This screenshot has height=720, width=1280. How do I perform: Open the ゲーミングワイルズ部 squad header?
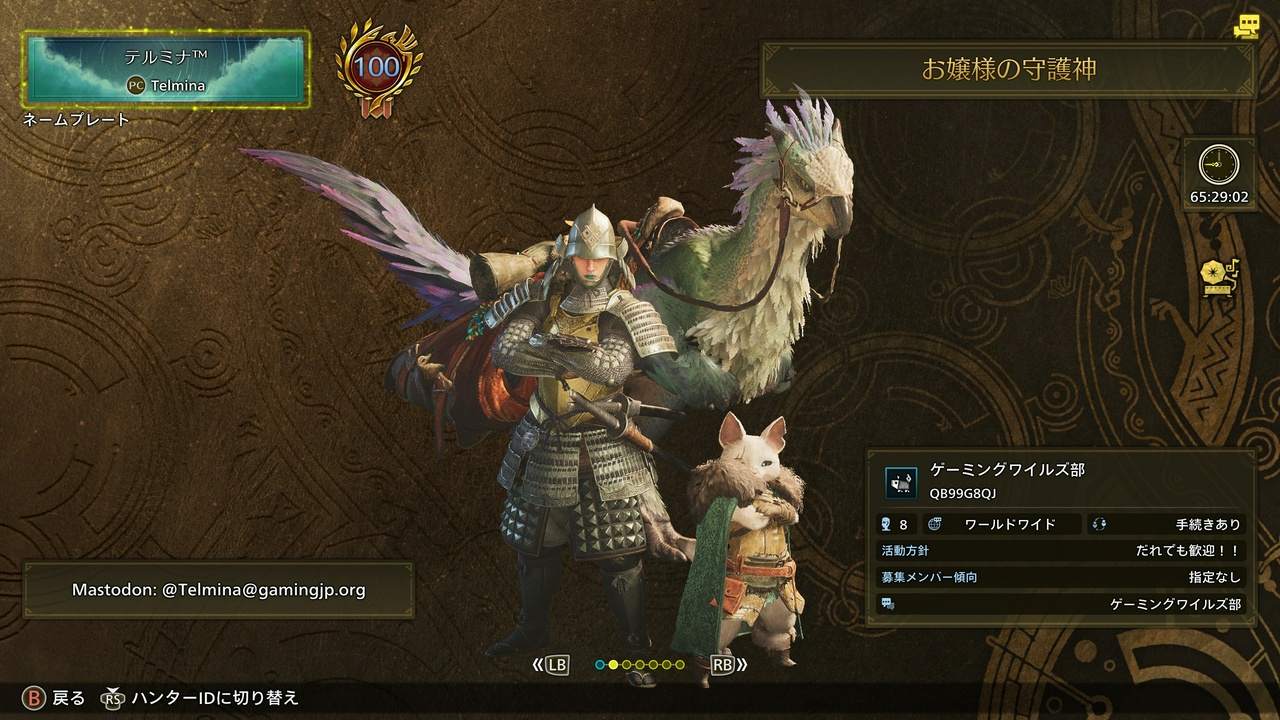(x=1061, y=480)
